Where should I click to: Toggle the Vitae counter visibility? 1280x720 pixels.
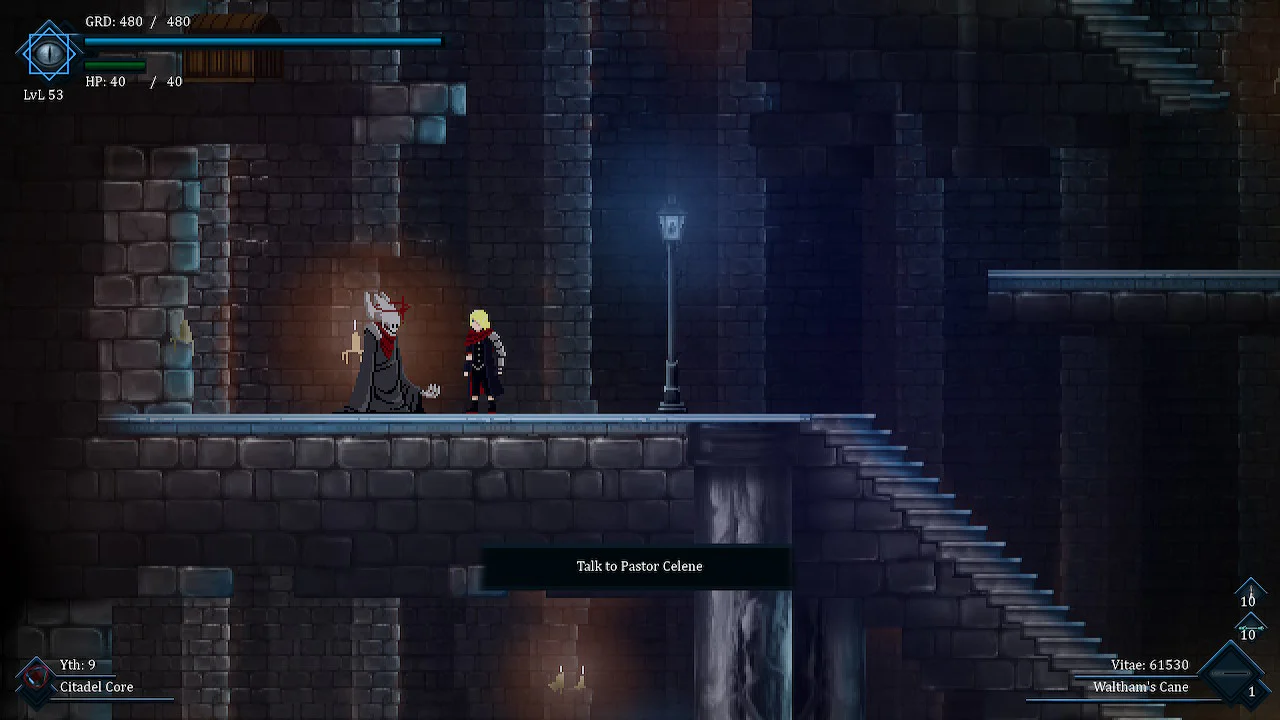click(x=1150, y=664)
